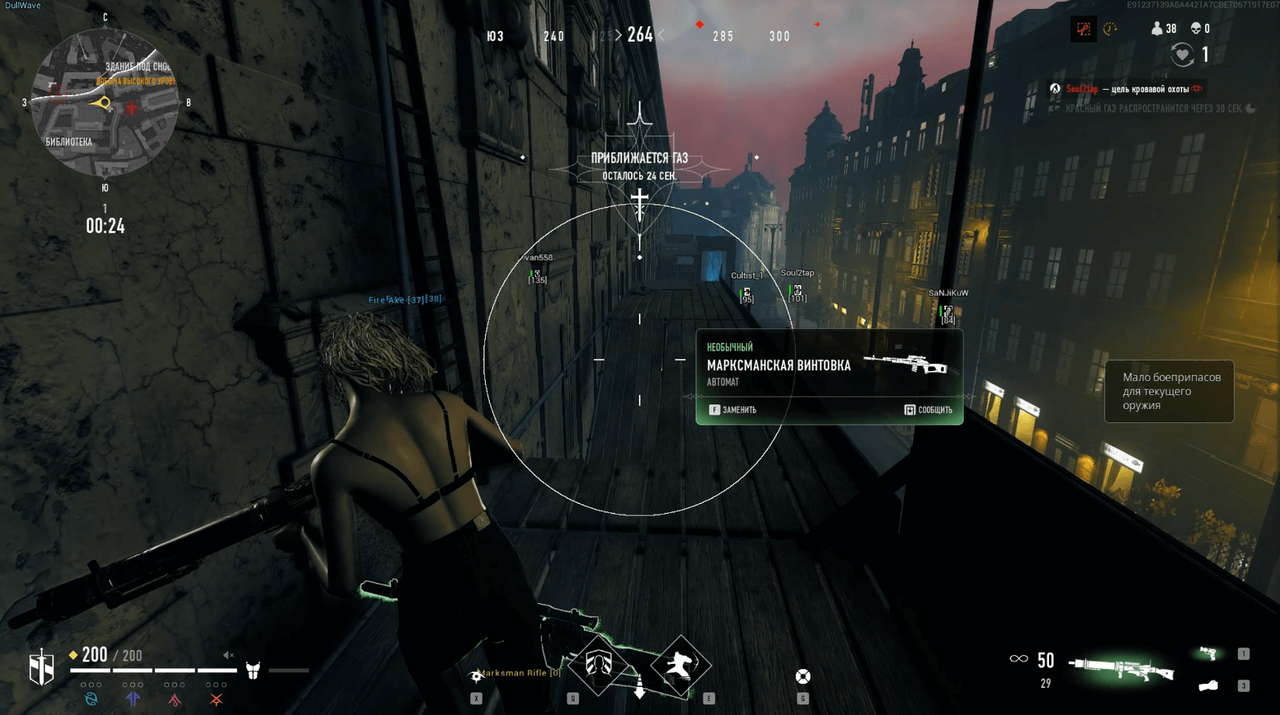Select the lifebuoy consumable item icon

tap(802, 677)
